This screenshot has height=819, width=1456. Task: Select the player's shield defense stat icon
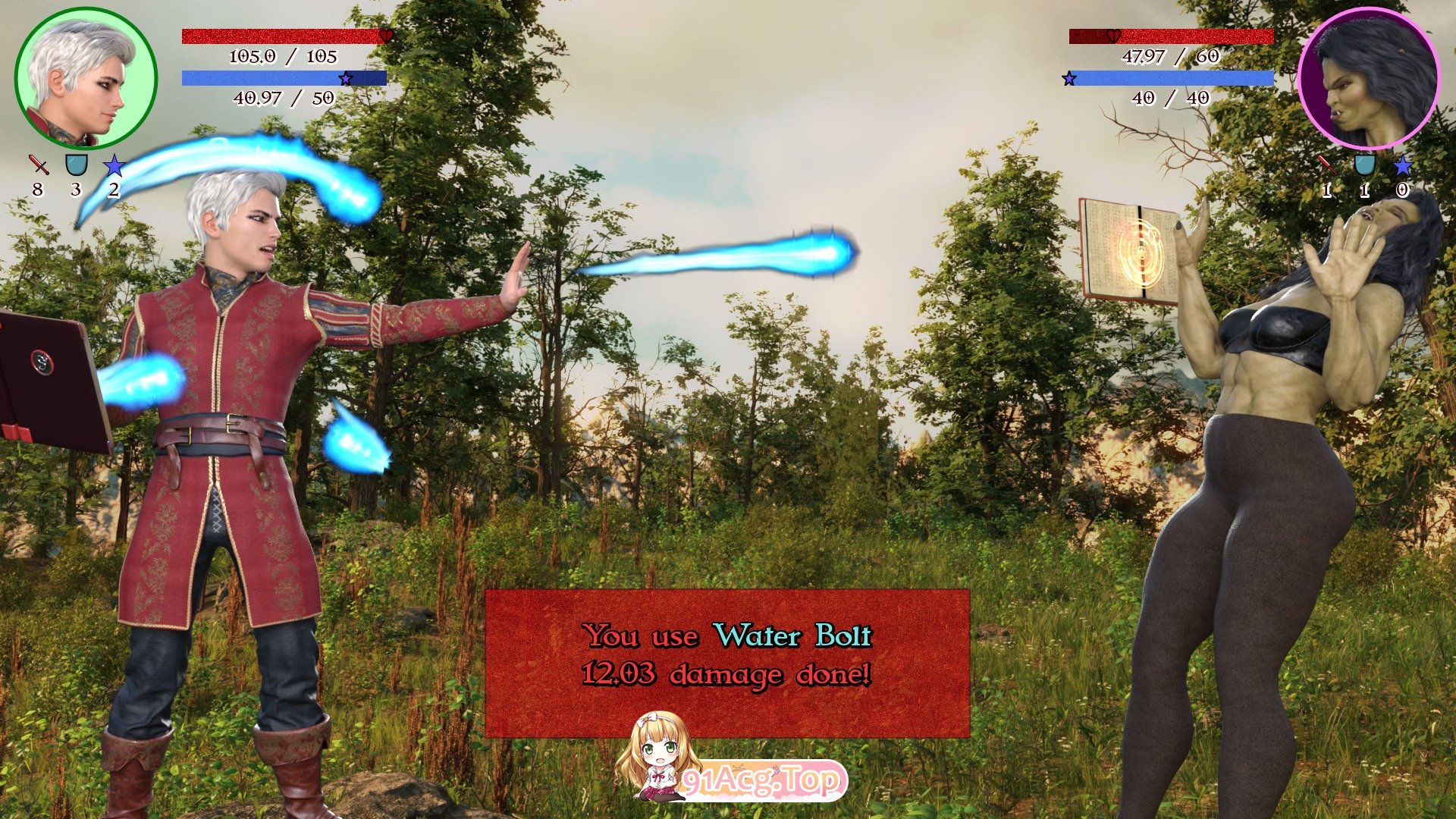click(x=77, y=165)
